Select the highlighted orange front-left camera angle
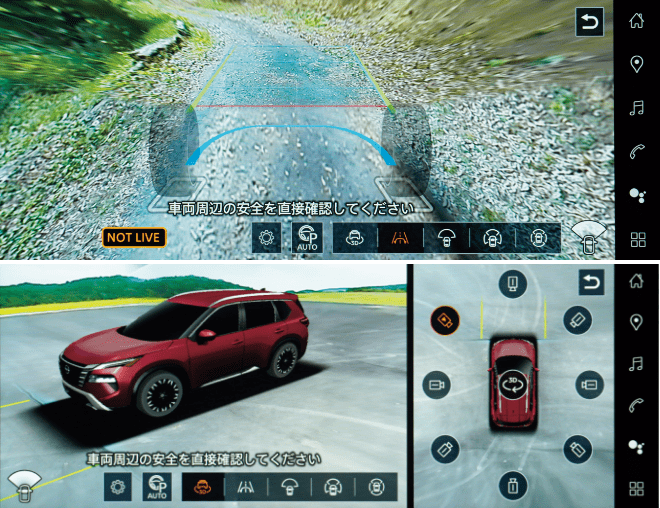The width and height of the screenshot is (660, 508). pos(445,320)
